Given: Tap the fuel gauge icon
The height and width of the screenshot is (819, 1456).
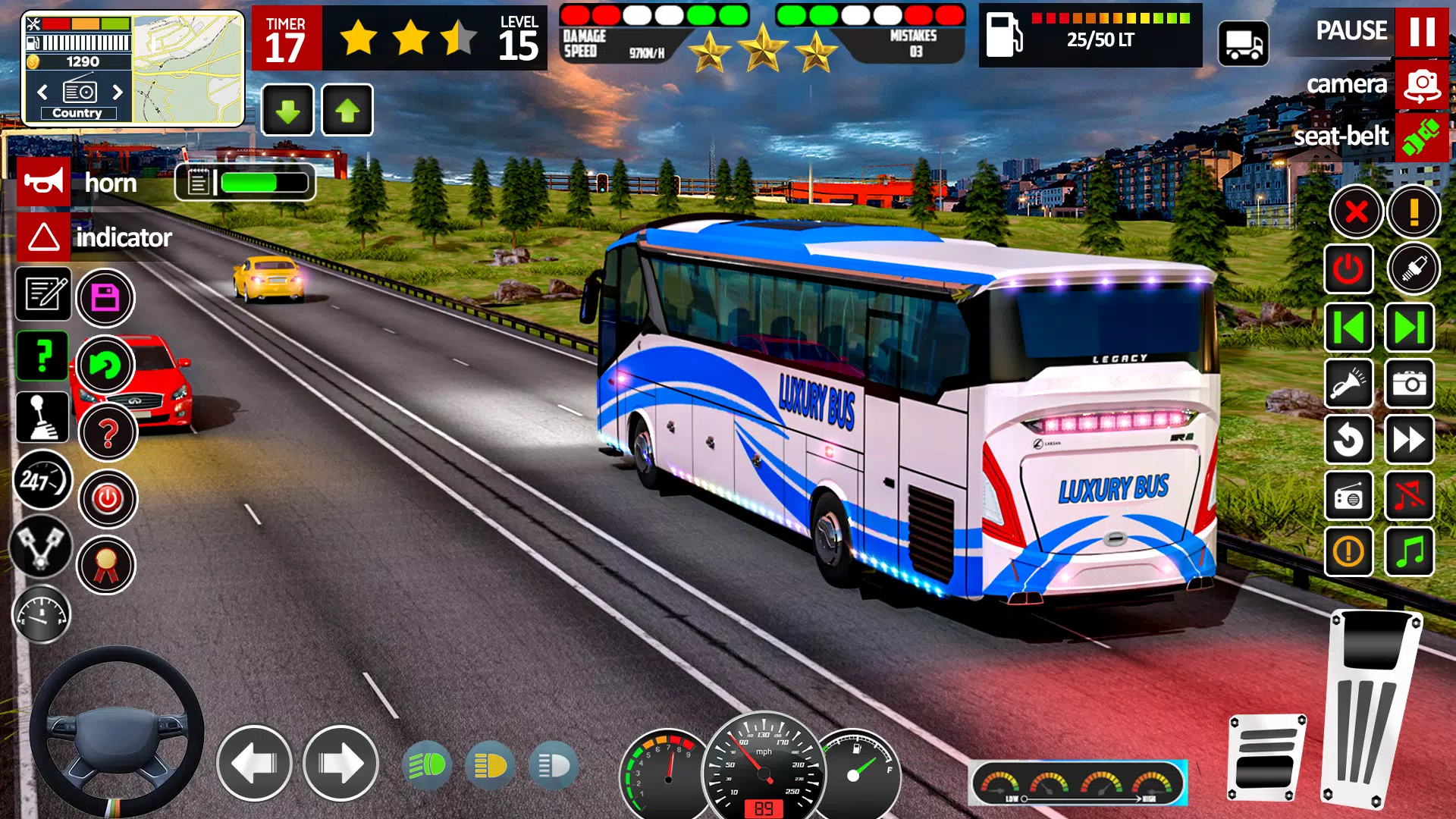Looking at the screenshot, I should pos(43,614).
